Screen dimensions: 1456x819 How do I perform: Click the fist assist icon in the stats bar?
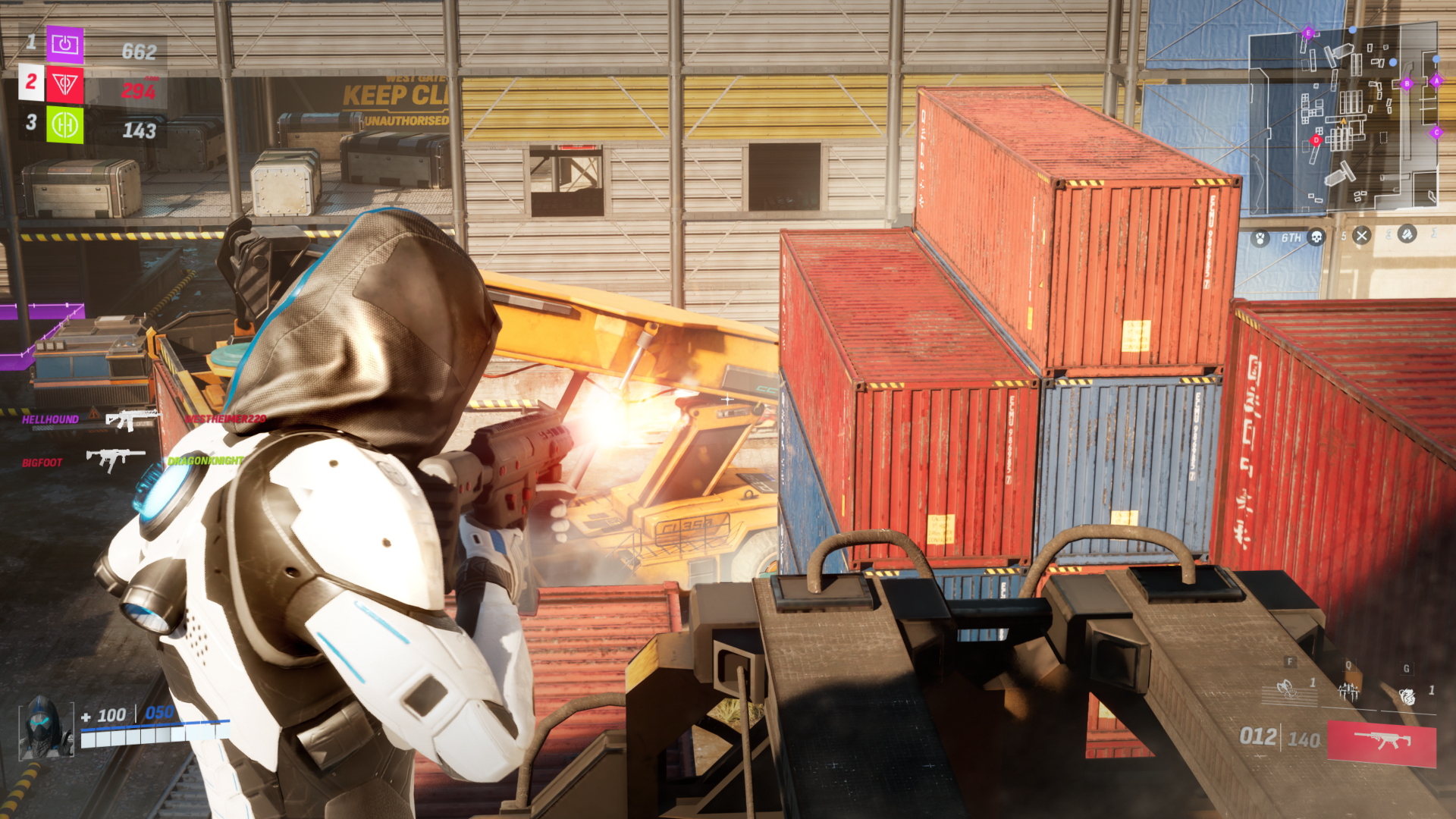[x=1407, y=236]
